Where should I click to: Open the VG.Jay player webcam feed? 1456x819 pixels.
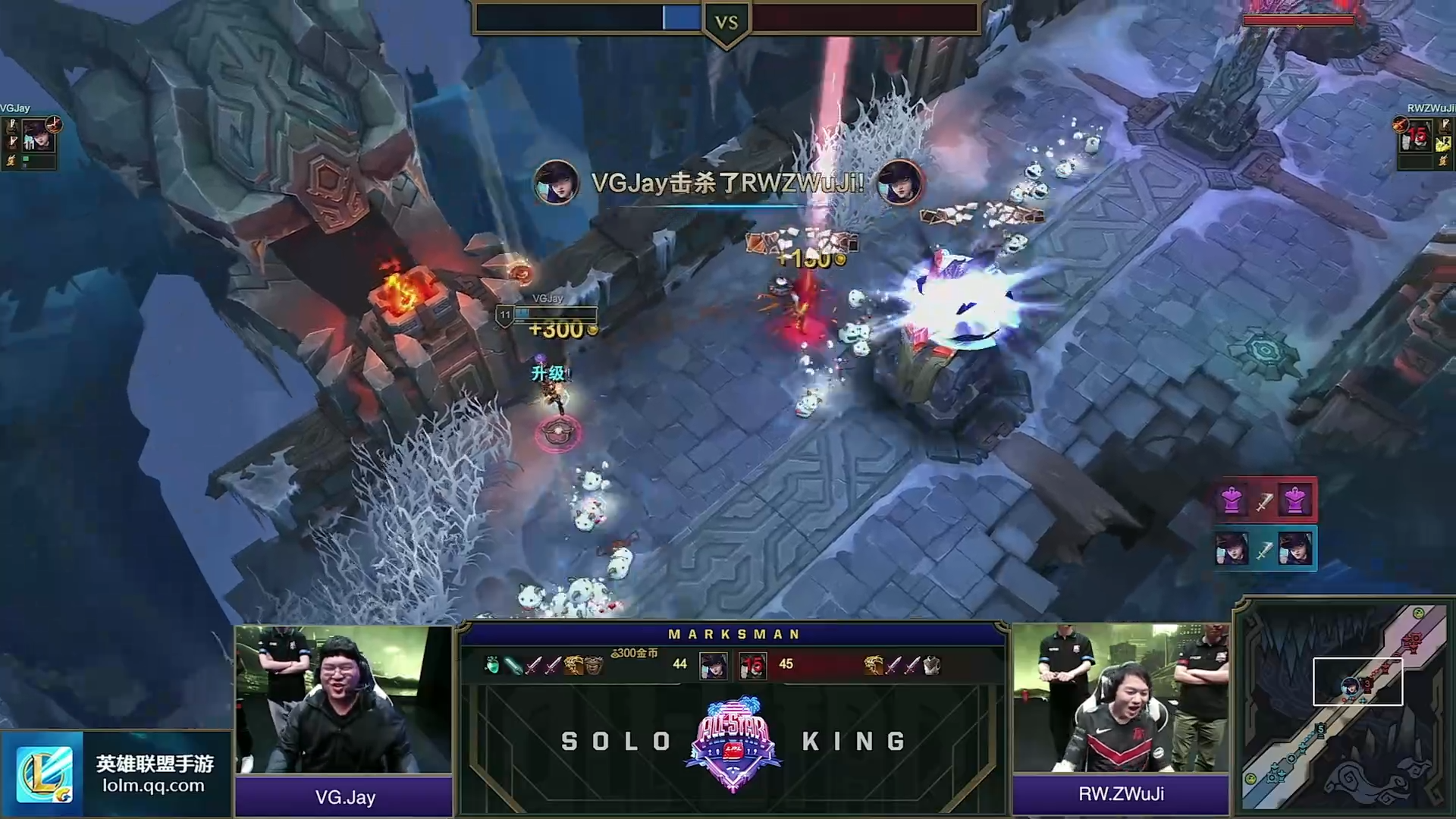point(344,699)
